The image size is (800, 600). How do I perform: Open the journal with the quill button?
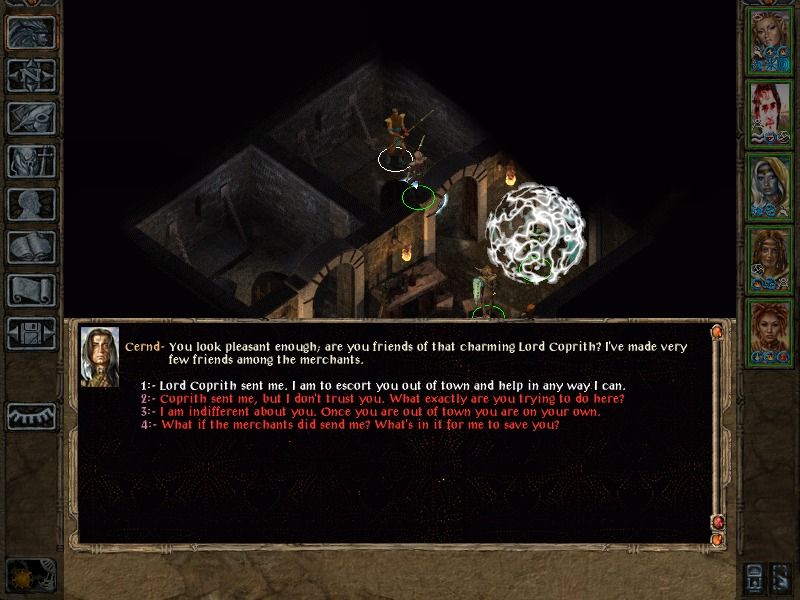pos(31,118)
